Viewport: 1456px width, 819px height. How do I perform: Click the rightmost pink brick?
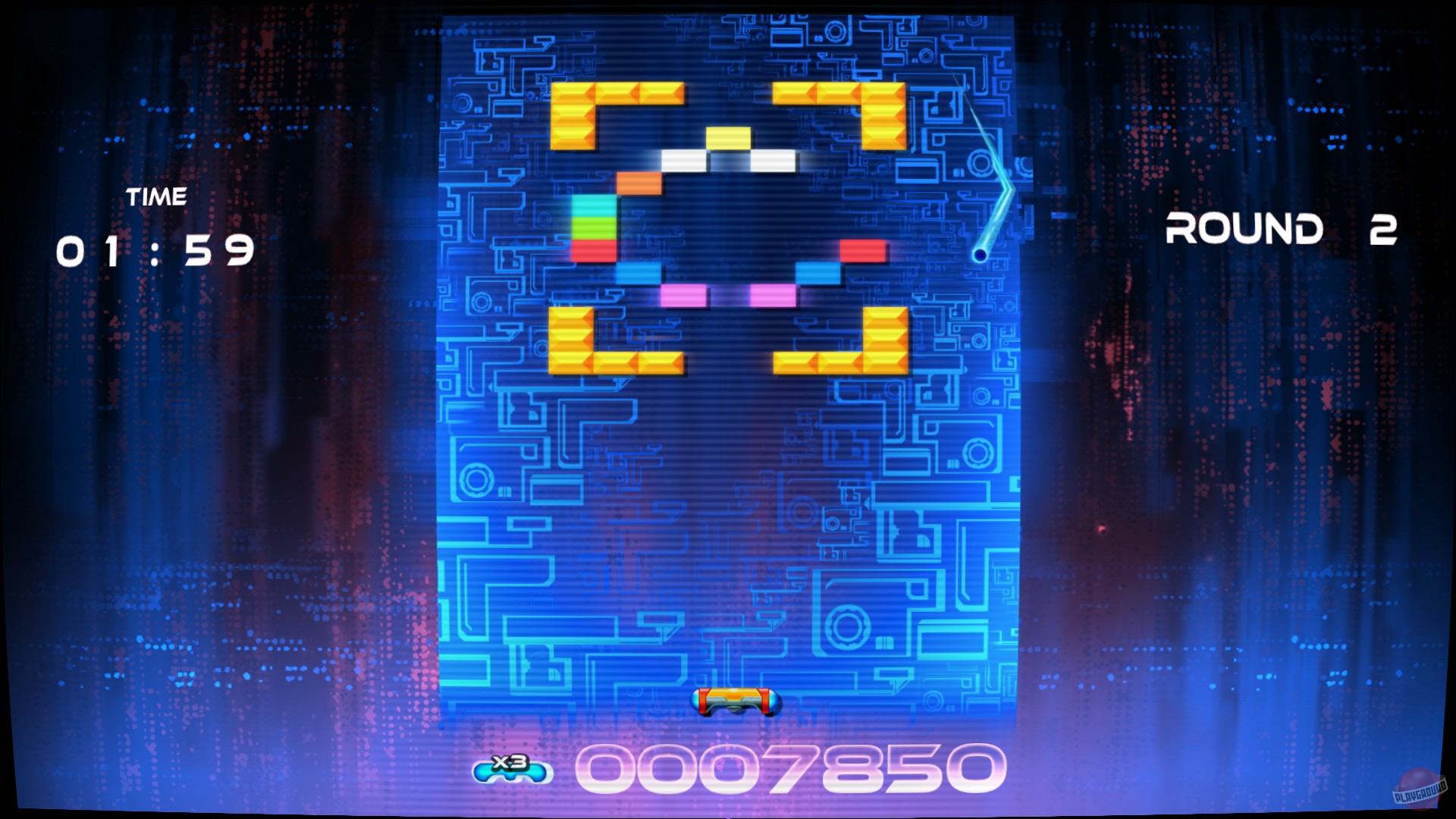[773, 296]
